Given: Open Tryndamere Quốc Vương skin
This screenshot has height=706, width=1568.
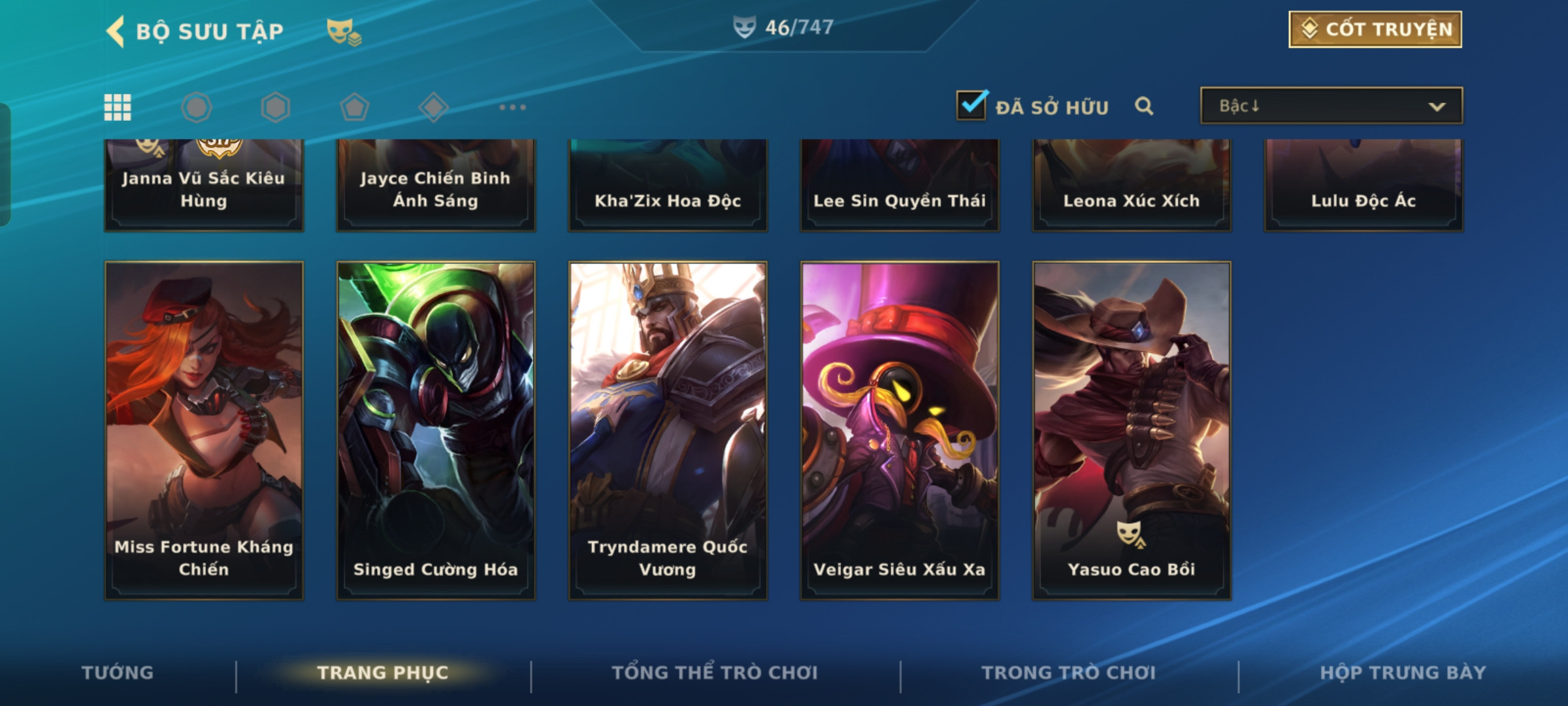Looking at the screenshot, I should [x=668, y=430].
